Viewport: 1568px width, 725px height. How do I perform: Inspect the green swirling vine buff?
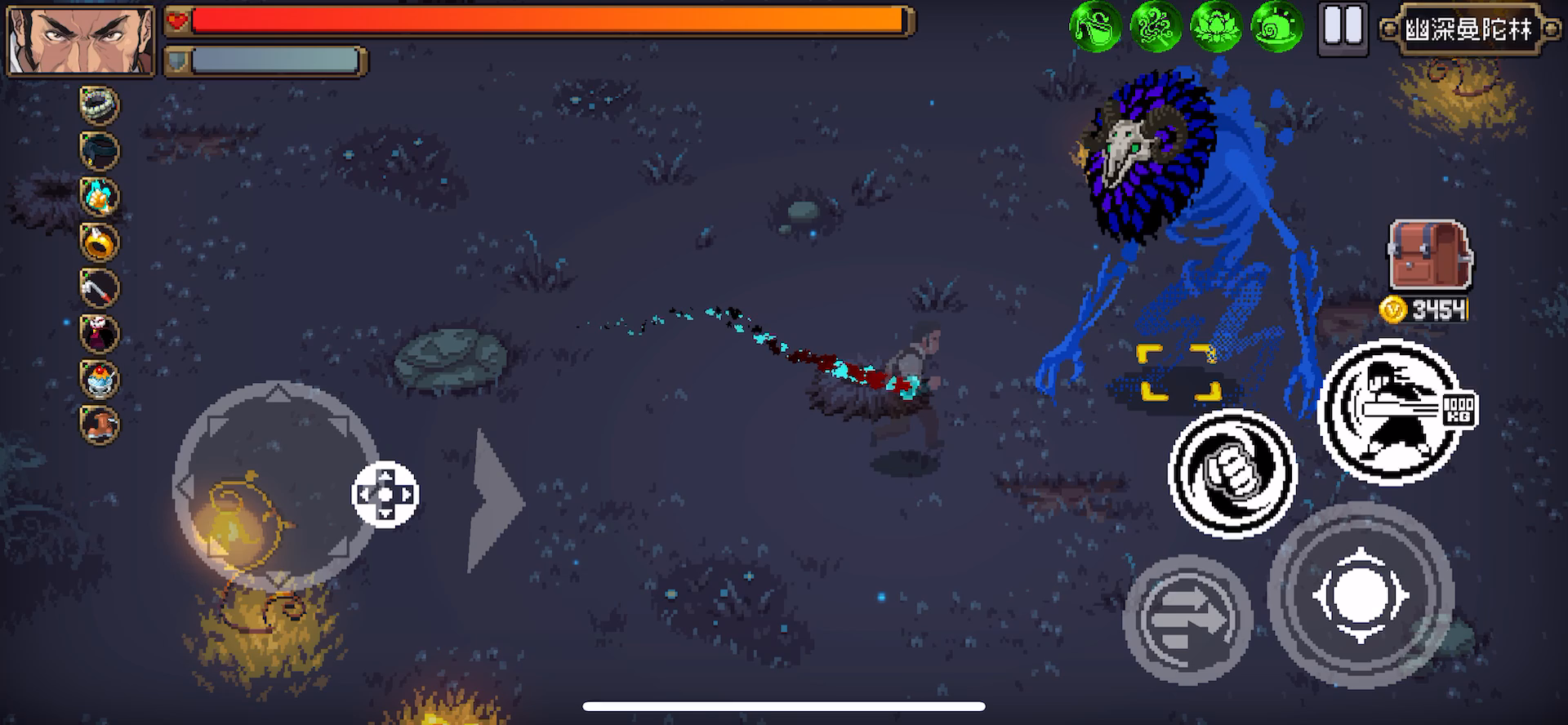point(1156,27)
